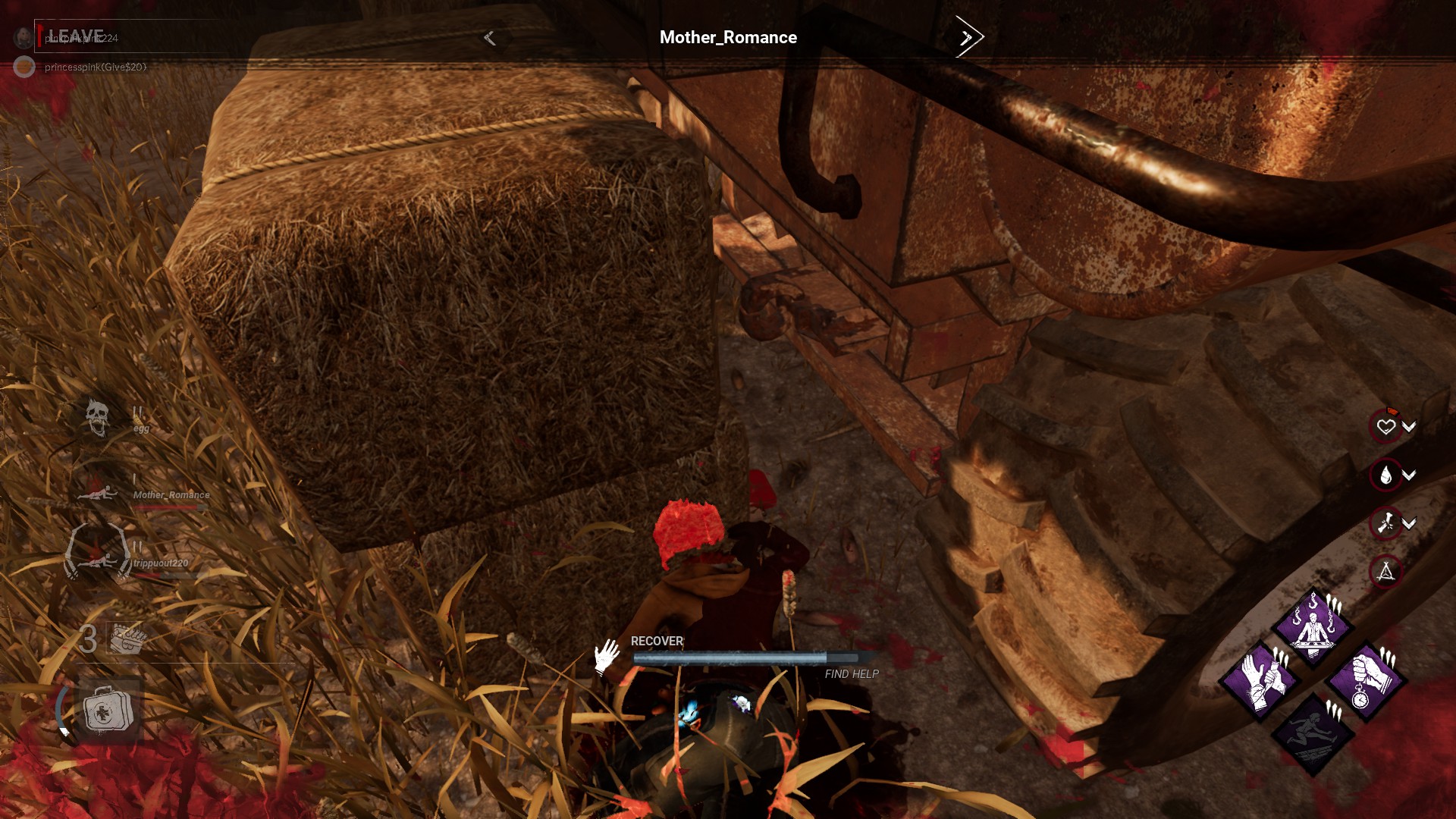The width and height of the screenshot is (1456, 819).
Task: Toggle the chevron beside the blood drop icon
Action: (1409, 475)
